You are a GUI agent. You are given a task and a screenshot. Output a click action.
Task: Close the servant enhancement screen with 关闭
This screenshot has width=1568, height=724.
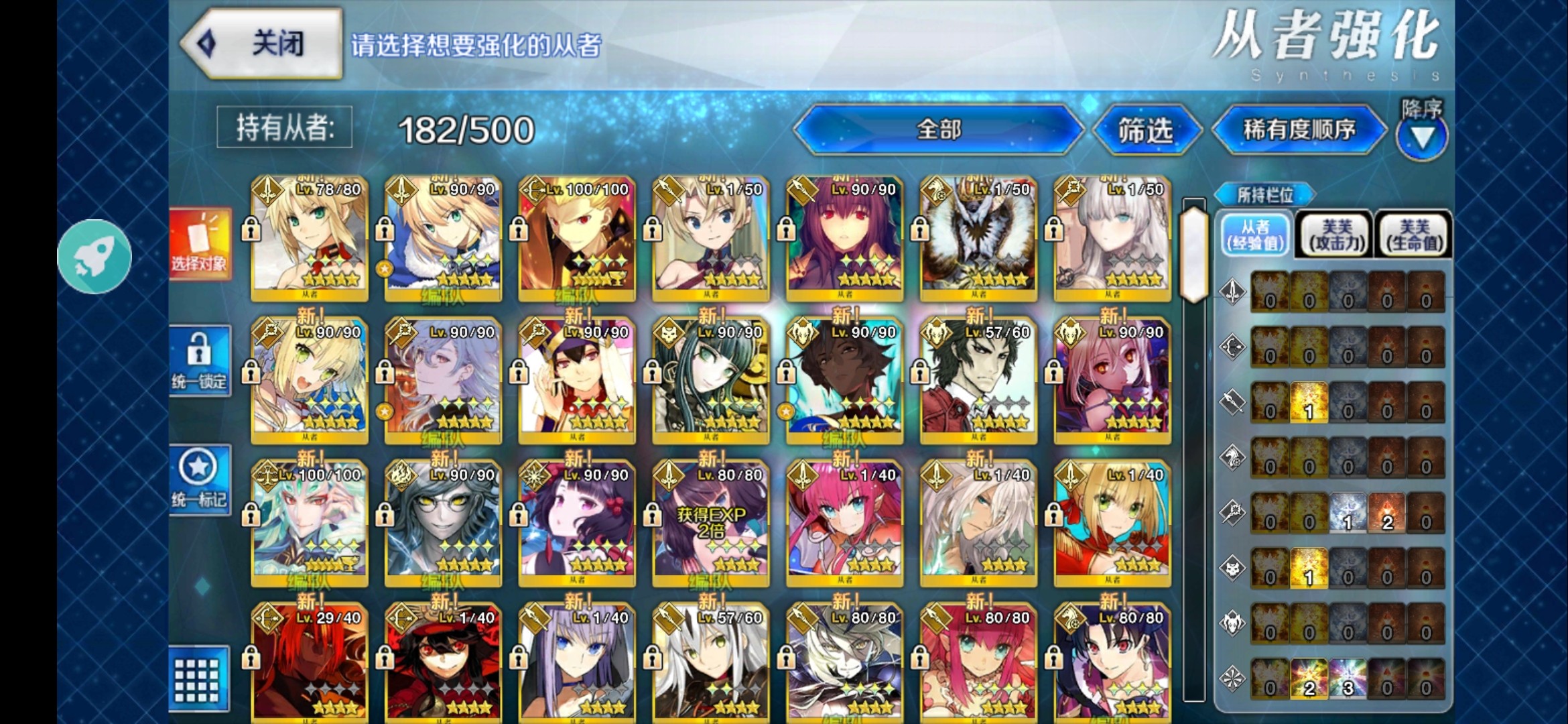pyautogui.click(x=263, y=44)
